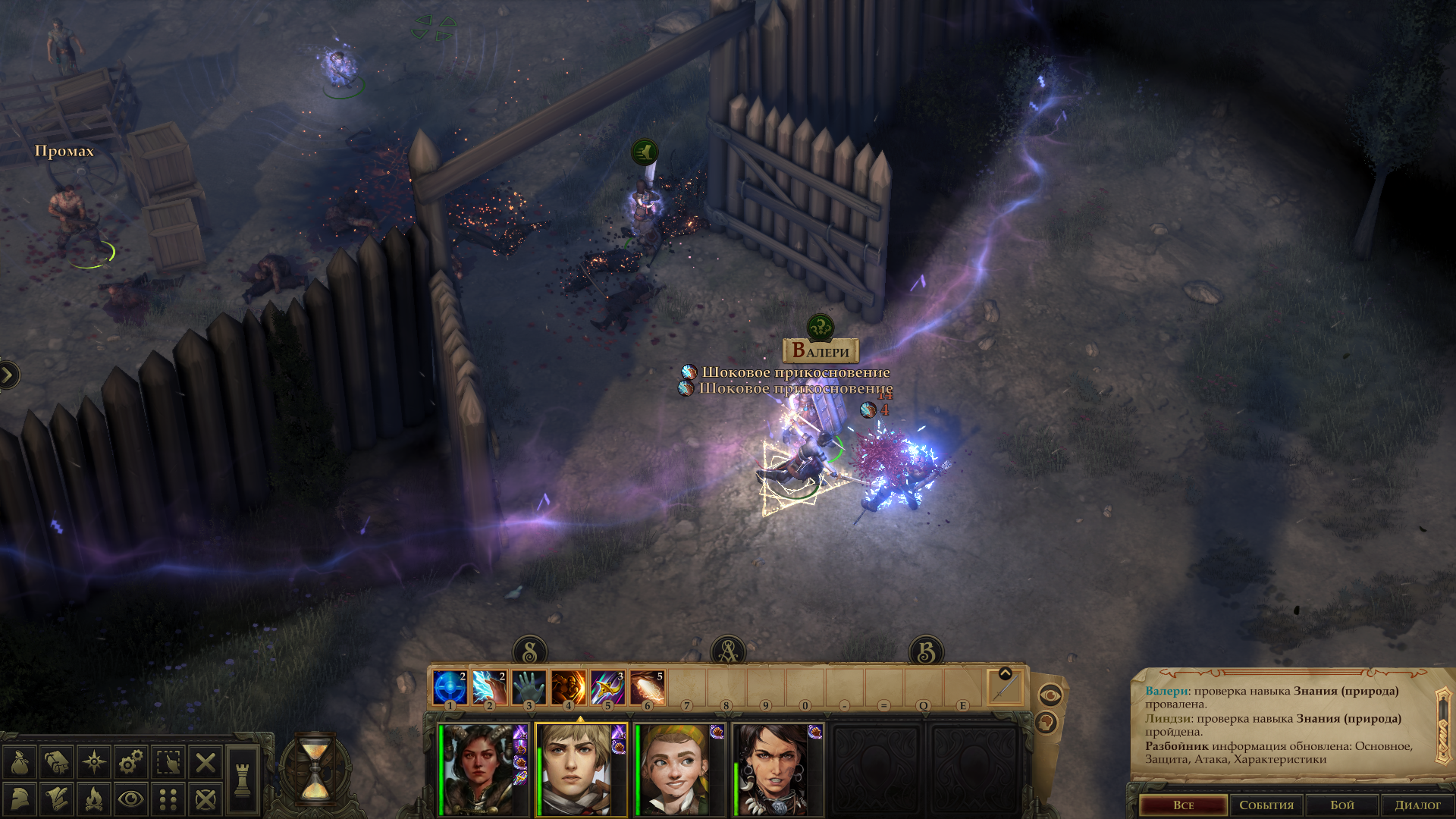
Task: Select the dark-haired tribal woman portrait
Action: (x=775, y=770)
